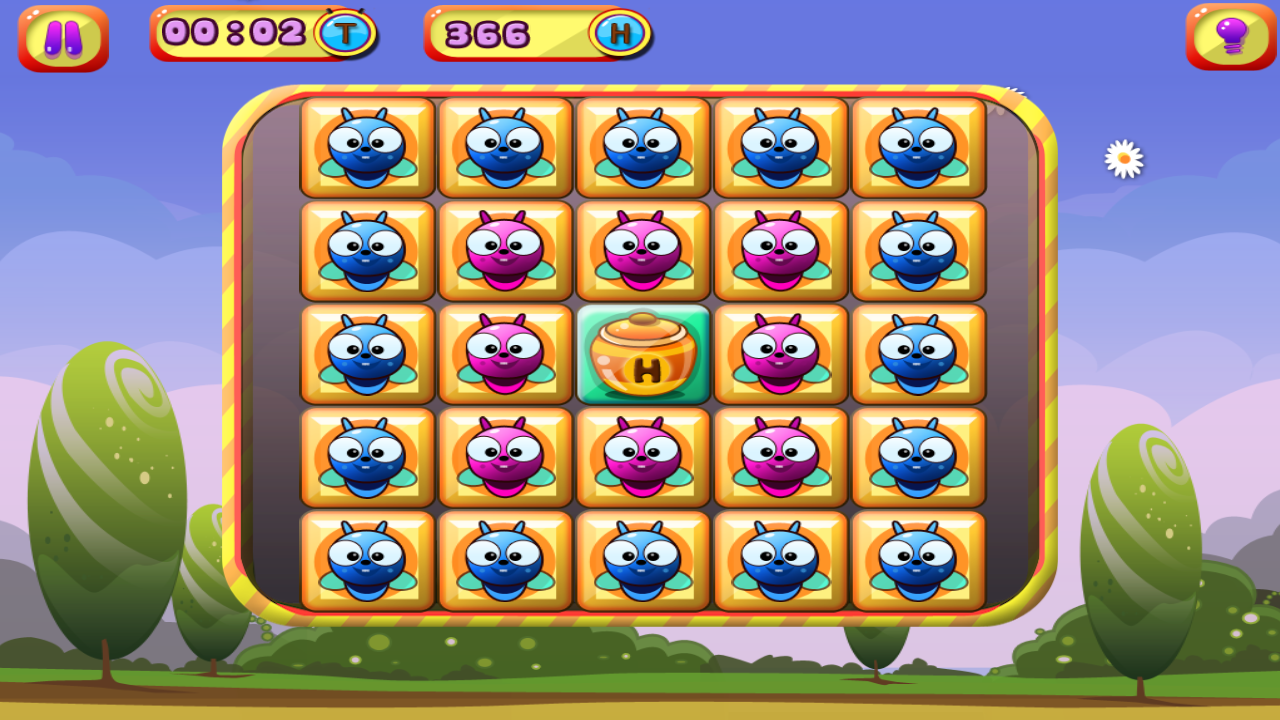Screen dimensions: 1280x720
Task: Click the blue bee starting the second row
Action: 368,250
